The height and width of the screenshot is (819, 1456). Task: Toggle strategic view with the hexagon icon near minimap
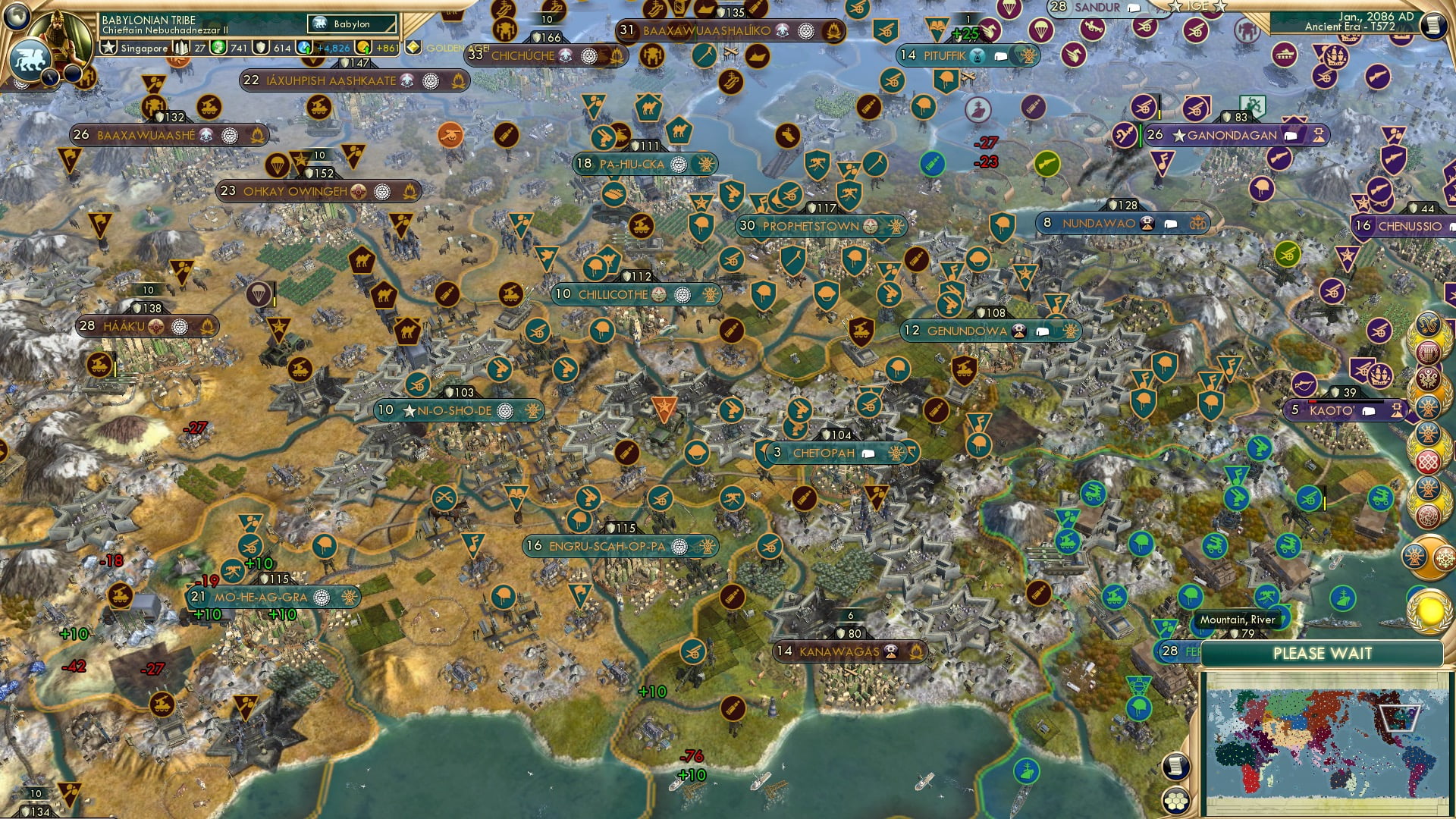[x=1175, y=802]
